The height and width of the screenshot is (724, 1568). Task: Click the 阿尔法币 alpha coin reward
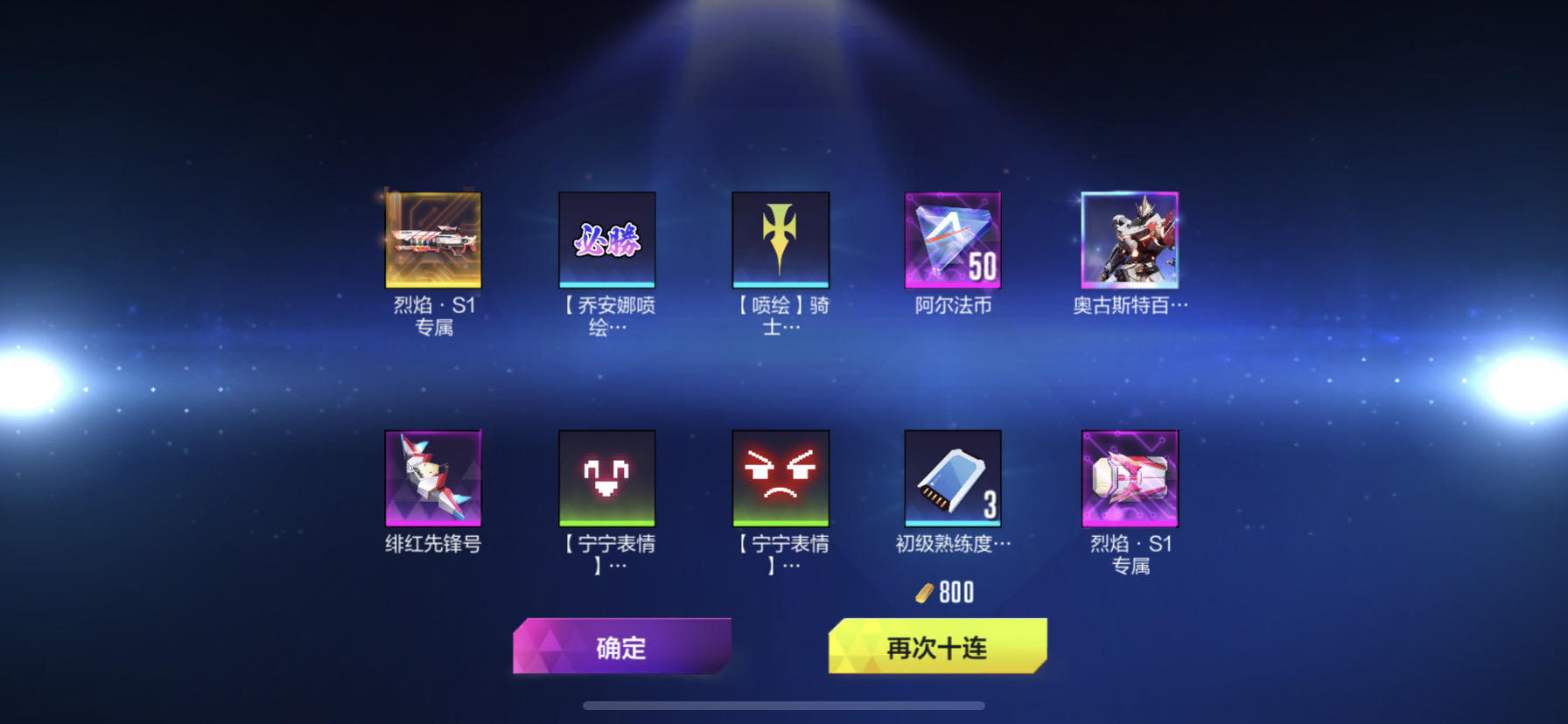953,240
